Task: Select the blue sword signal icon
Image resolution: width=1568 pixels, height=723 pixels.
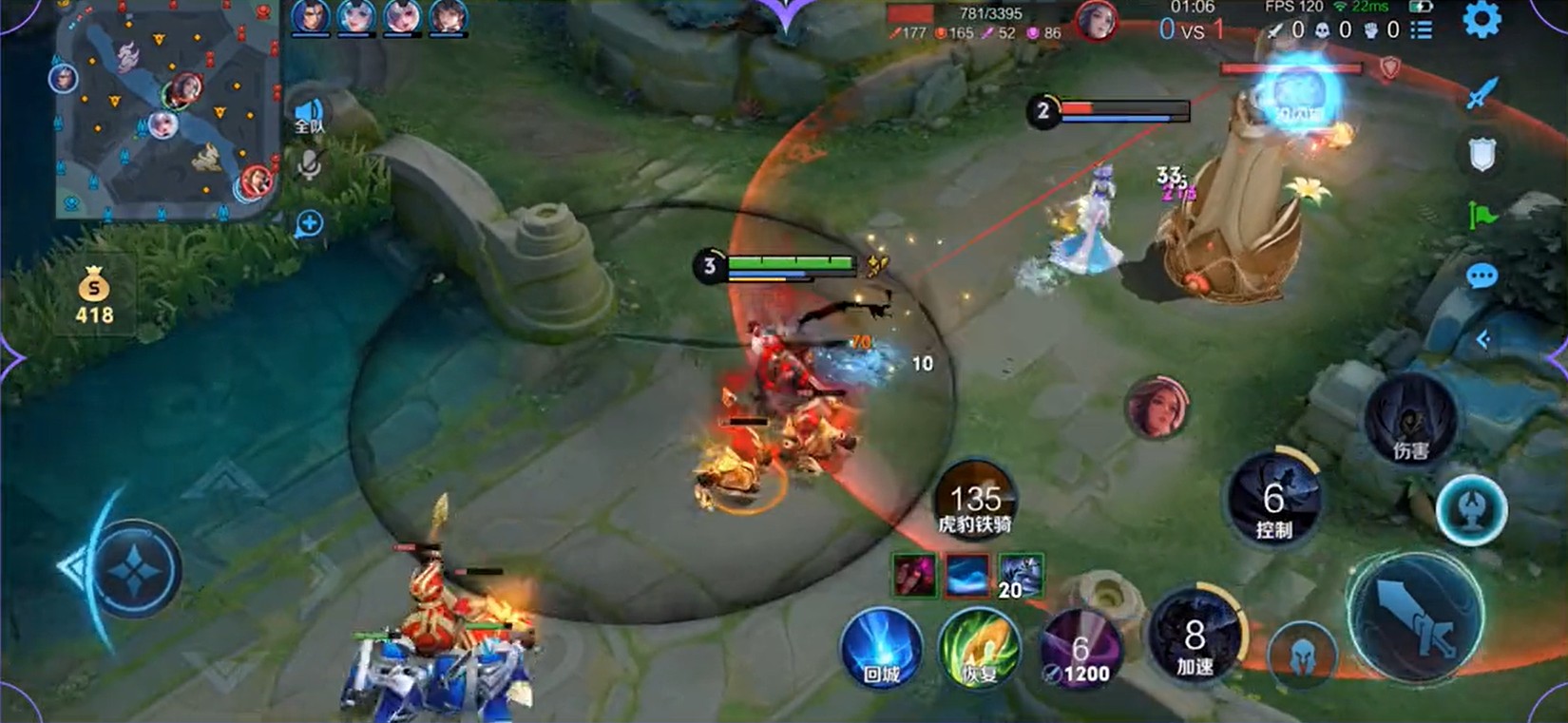Action: tap(1482, 93)
